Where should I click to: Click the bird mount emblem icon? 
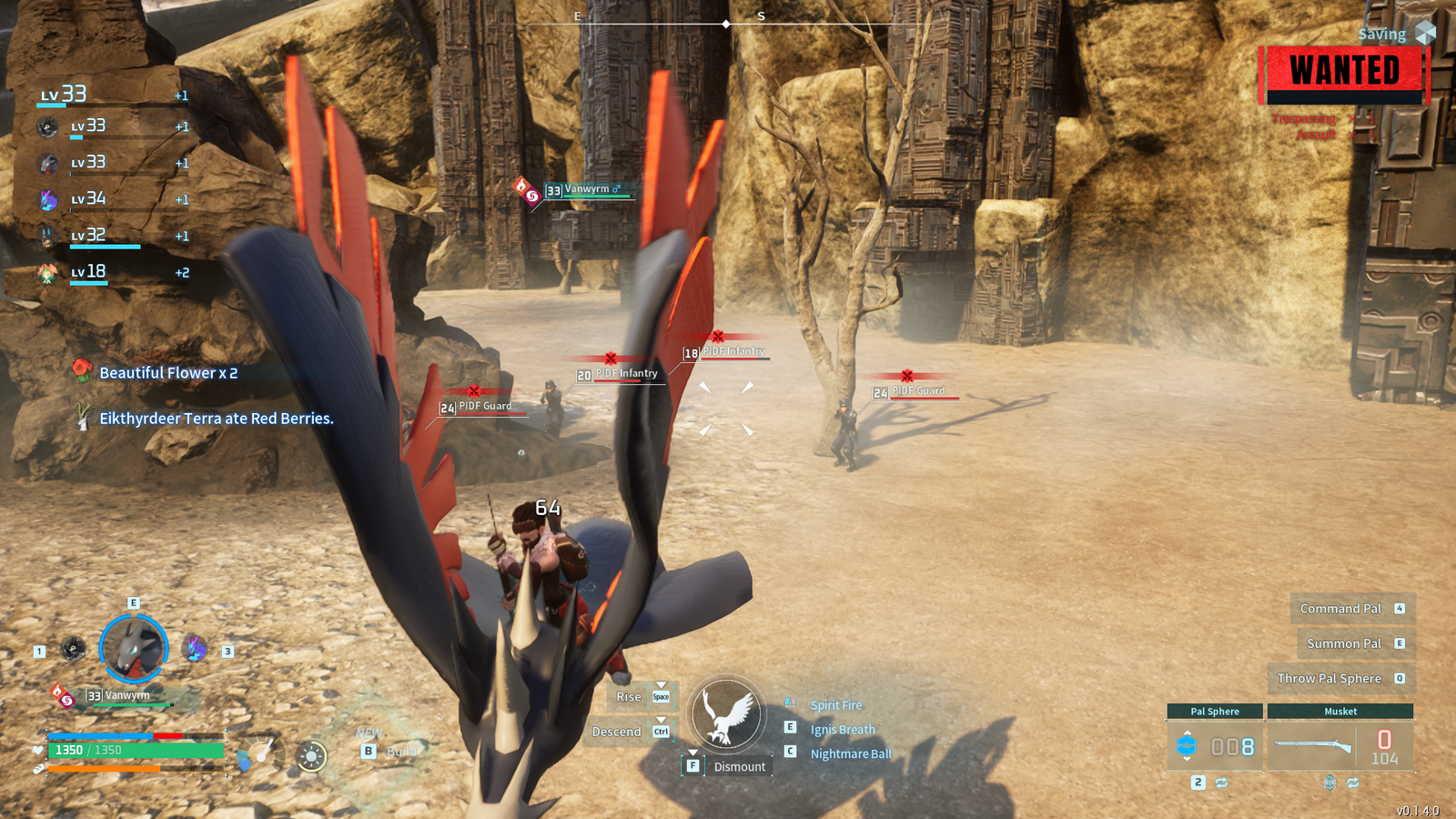click(x=726, y=714)
